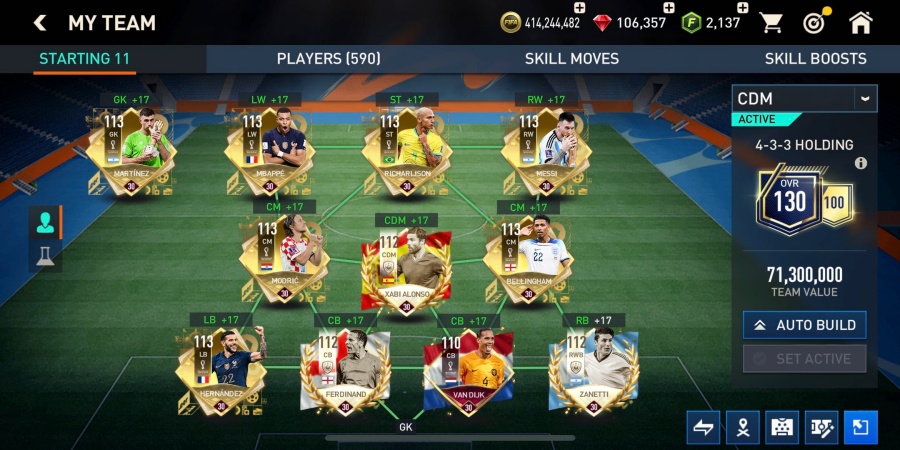Open the Skill Boosts tab
This screenshot has height=450, width=900.
point(815,59)
